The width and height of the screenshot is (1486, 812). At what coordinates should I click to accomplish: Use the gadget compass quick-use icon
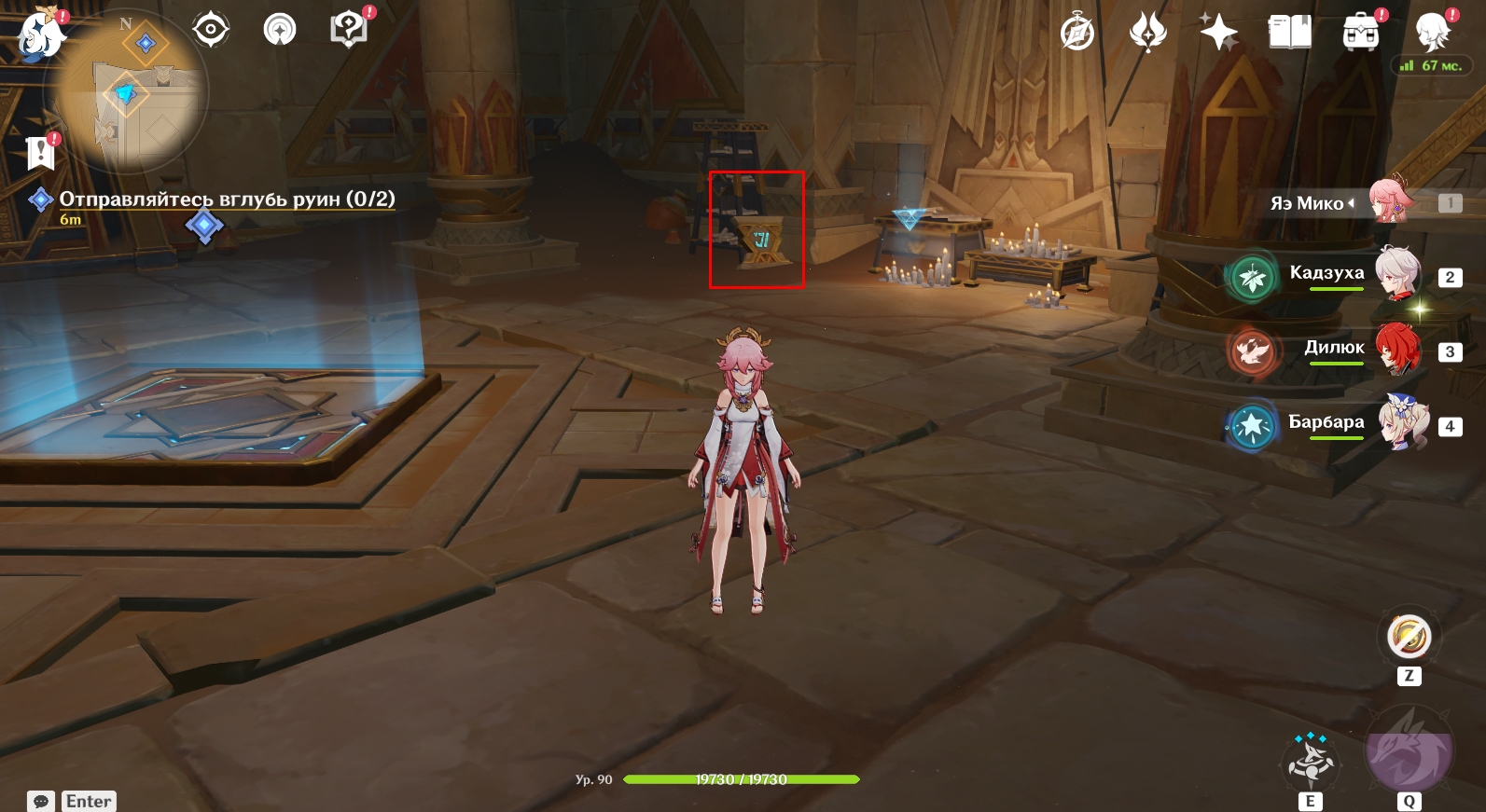point(1409,638)
